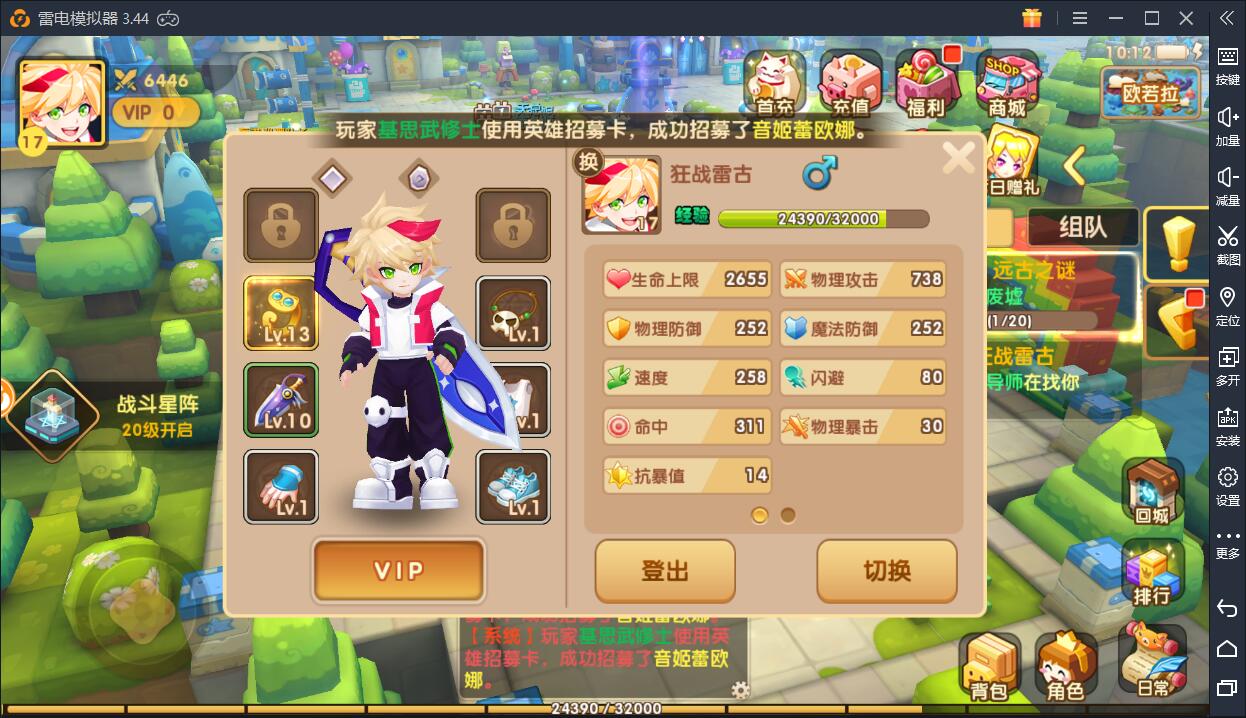
Task: Open the 日常 daily tasks scroll
Action: [x=1152, y=660]
